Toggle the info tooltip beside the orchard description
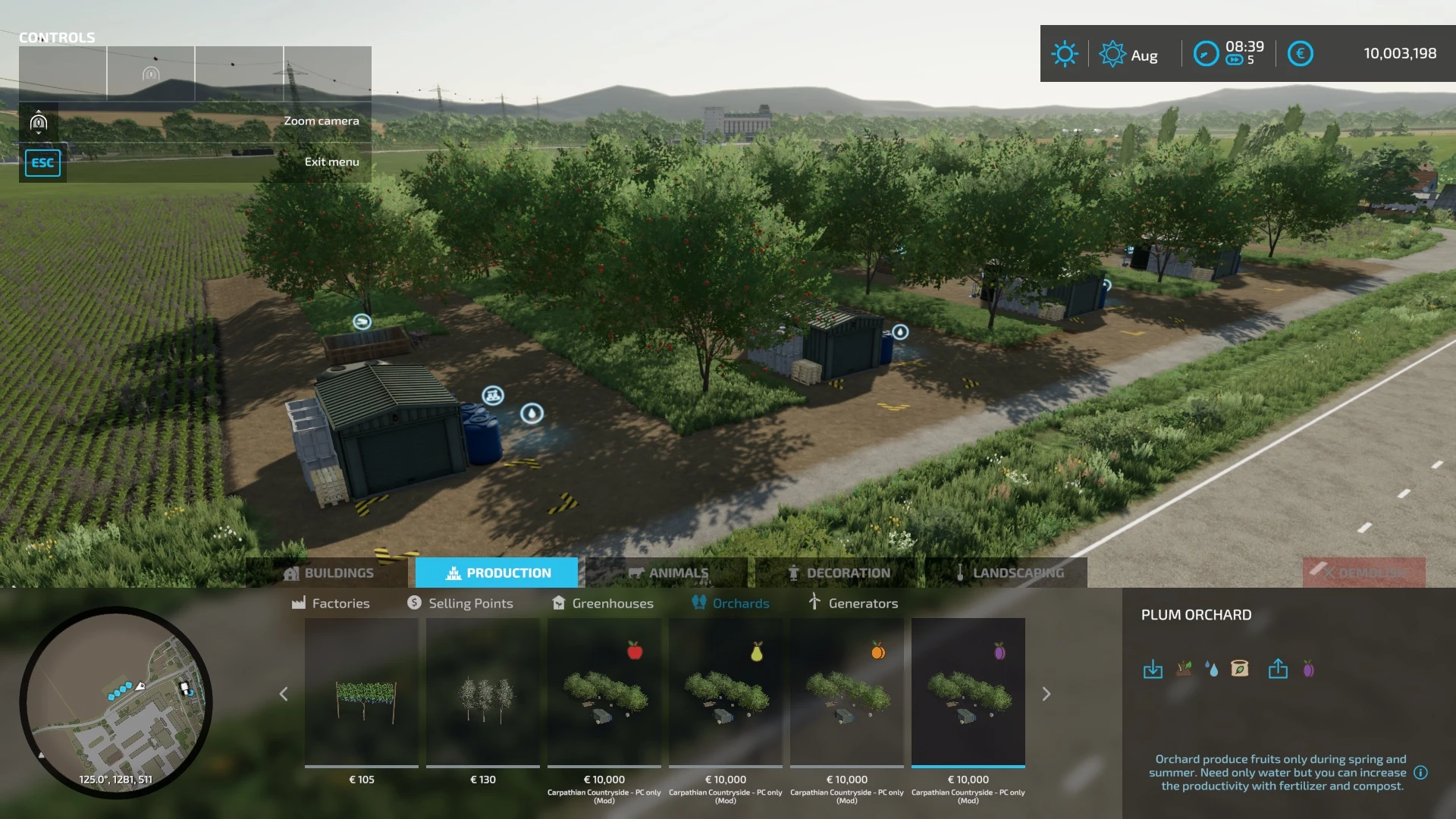This screenshot has height=819, width=1456. pos(1420,773)
